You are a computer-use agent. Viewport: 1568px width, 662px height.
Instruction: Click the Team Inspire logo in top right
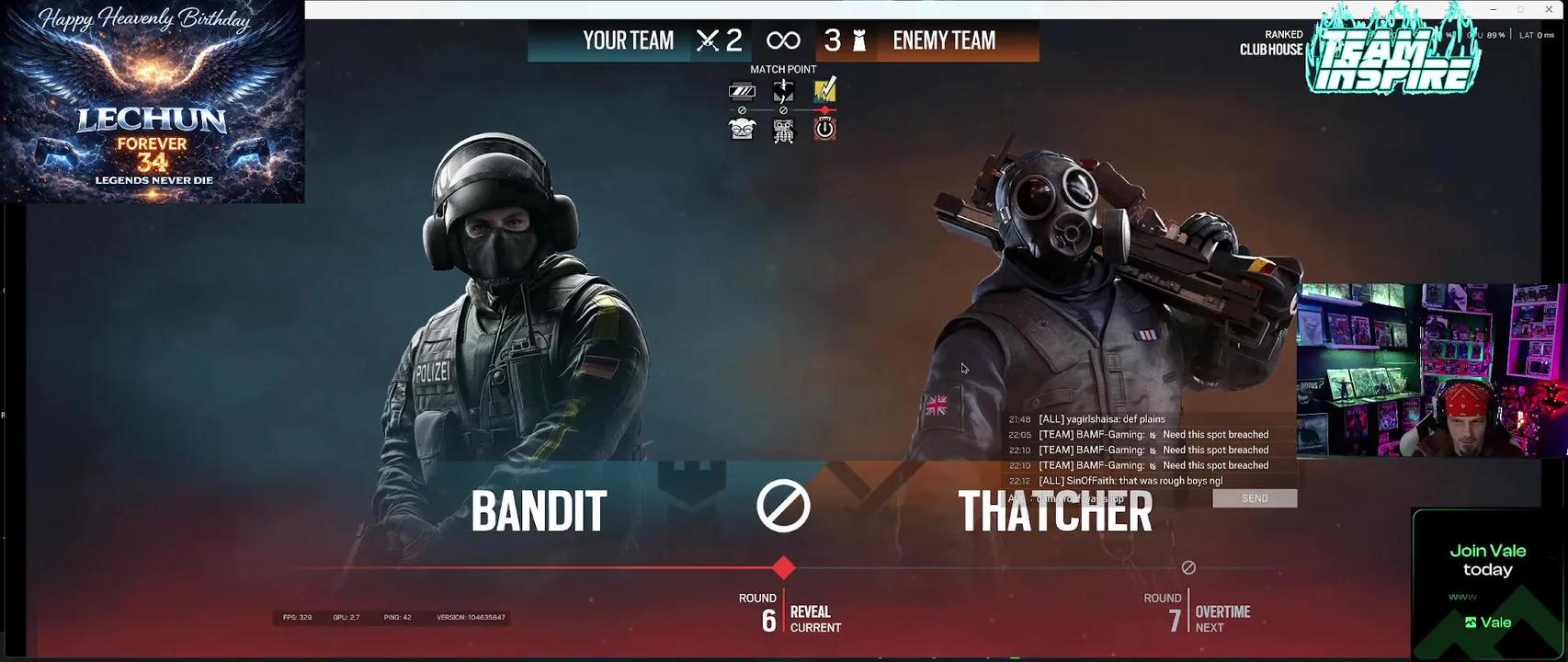pyautogui.click(x=1391, y=55)
